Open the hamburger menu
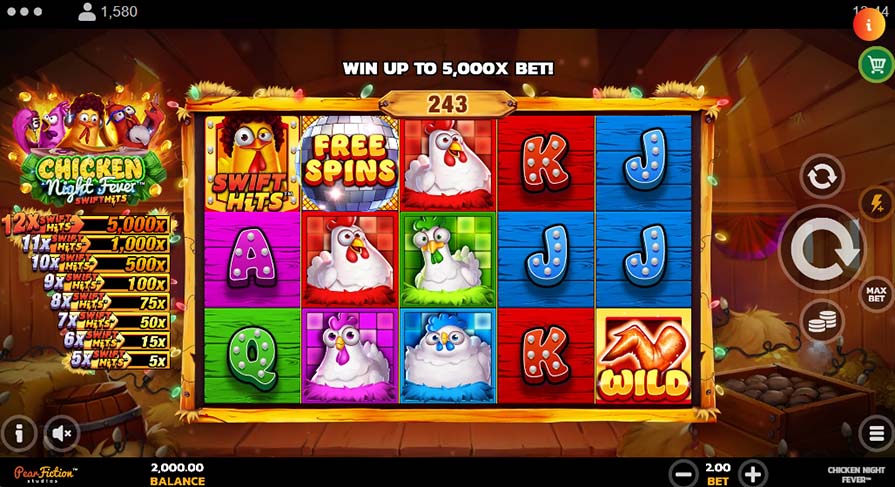This screenshot has width=895, height=487. coord(876,433)
